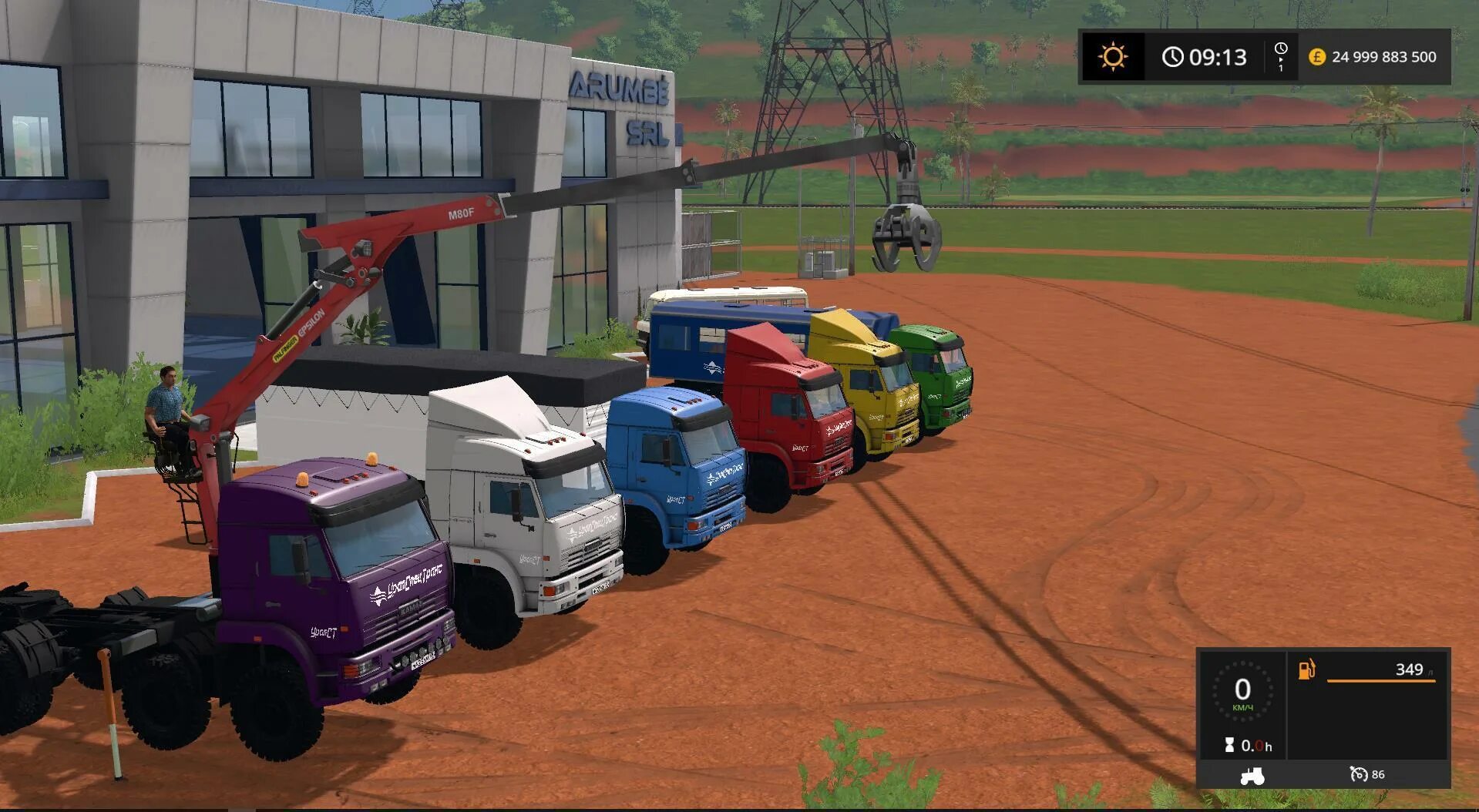Select the time scale clock icon
Screen dimensions: 1479x812
[1281, 51]
